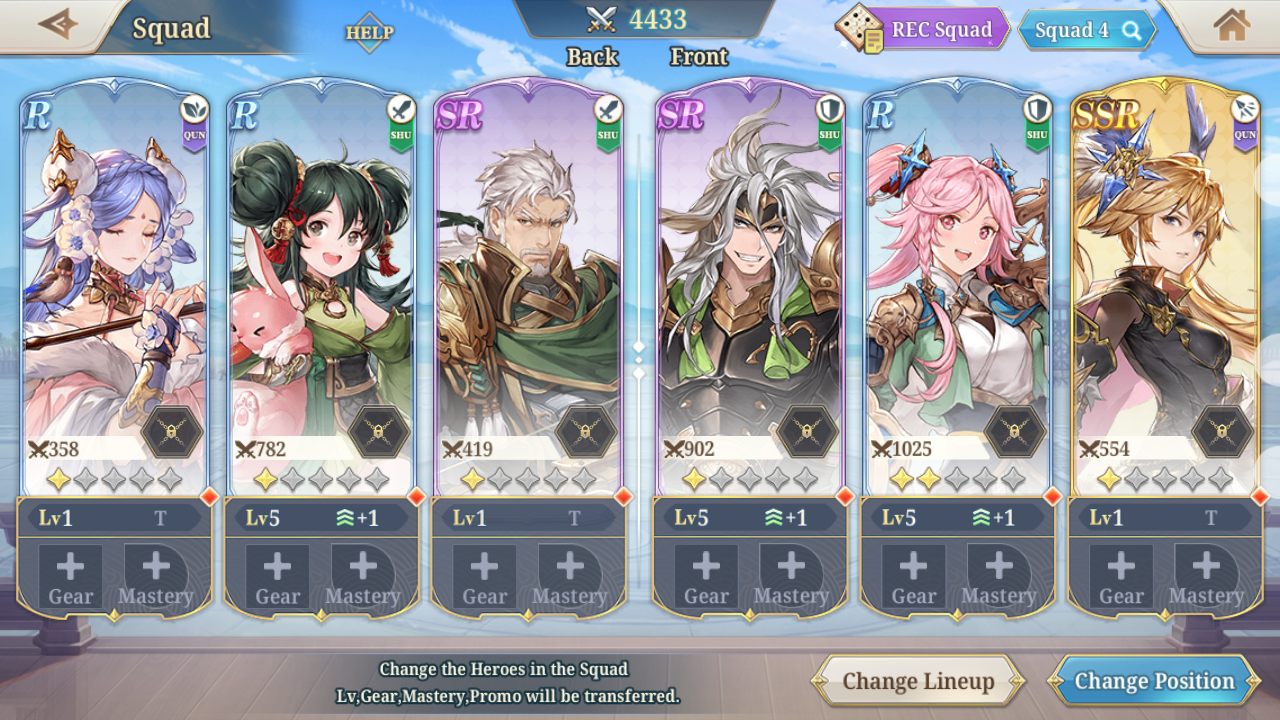This screenshot has width=1280, height=720.
Task: Pick the pink-haired hero card
Action: click(957, 280)
